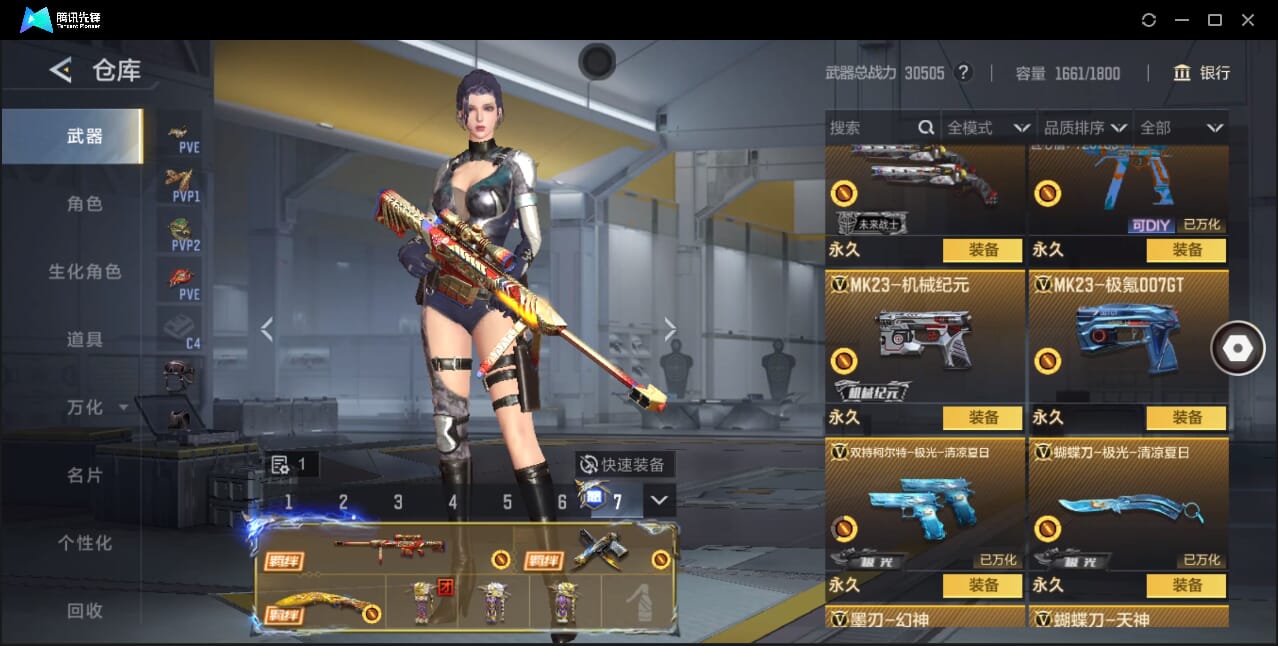The width and height of the screenshot is (1278, 646).
Task: Equip the 蝴蝶刀-极光-清凉夏日 knife
Action: coord(1186,585)
